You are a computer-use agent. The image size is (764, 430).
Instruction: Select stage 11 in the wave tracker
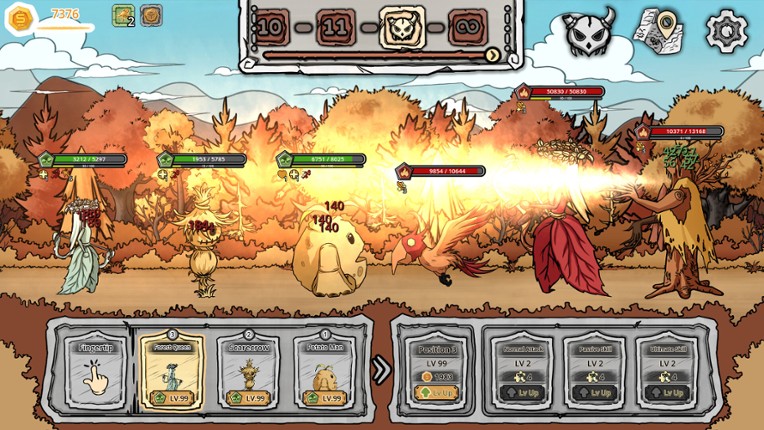point(336,28)
